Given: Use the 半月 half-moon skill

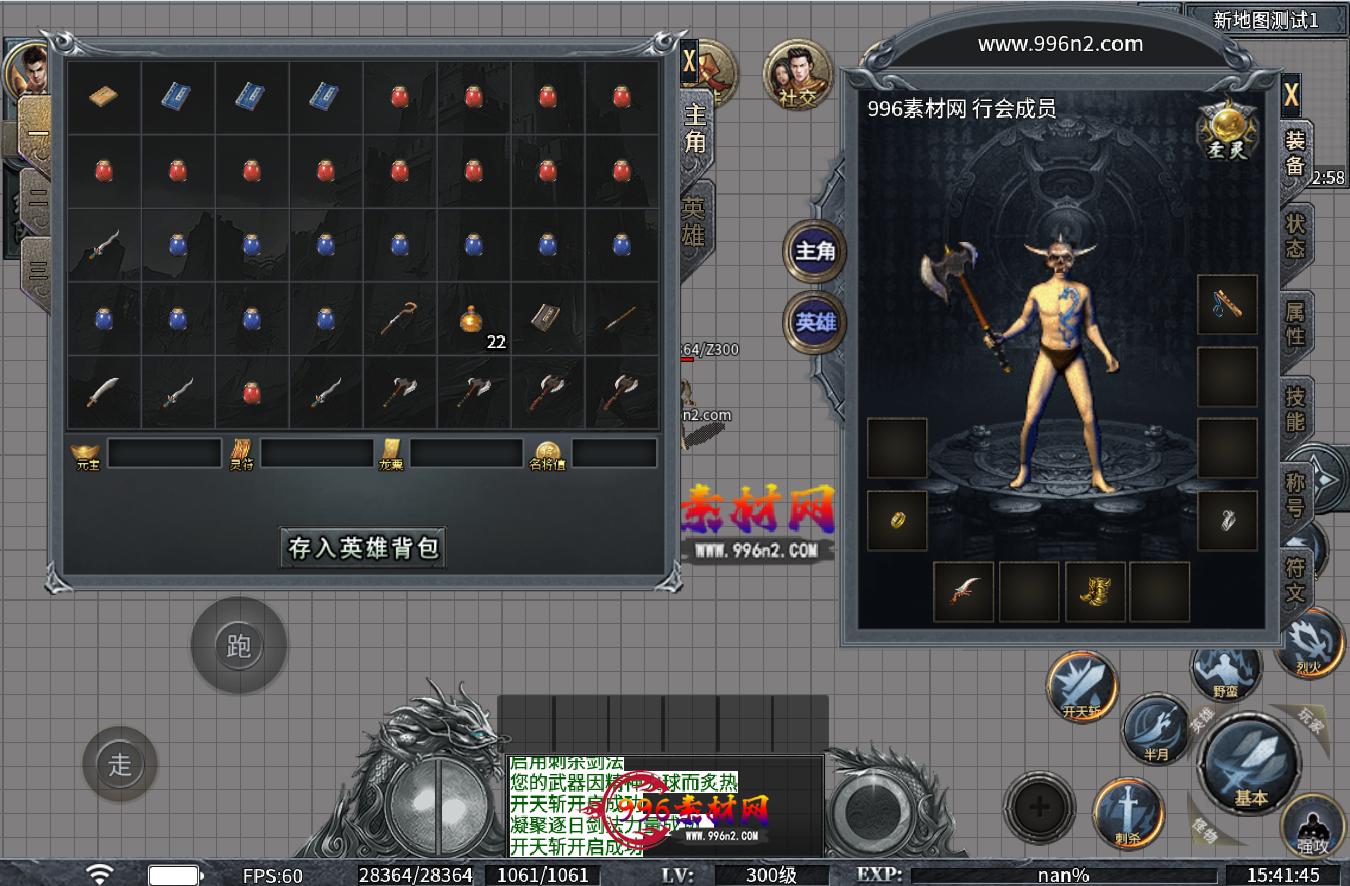Looking at the screenshot, I should (1155, 729).
